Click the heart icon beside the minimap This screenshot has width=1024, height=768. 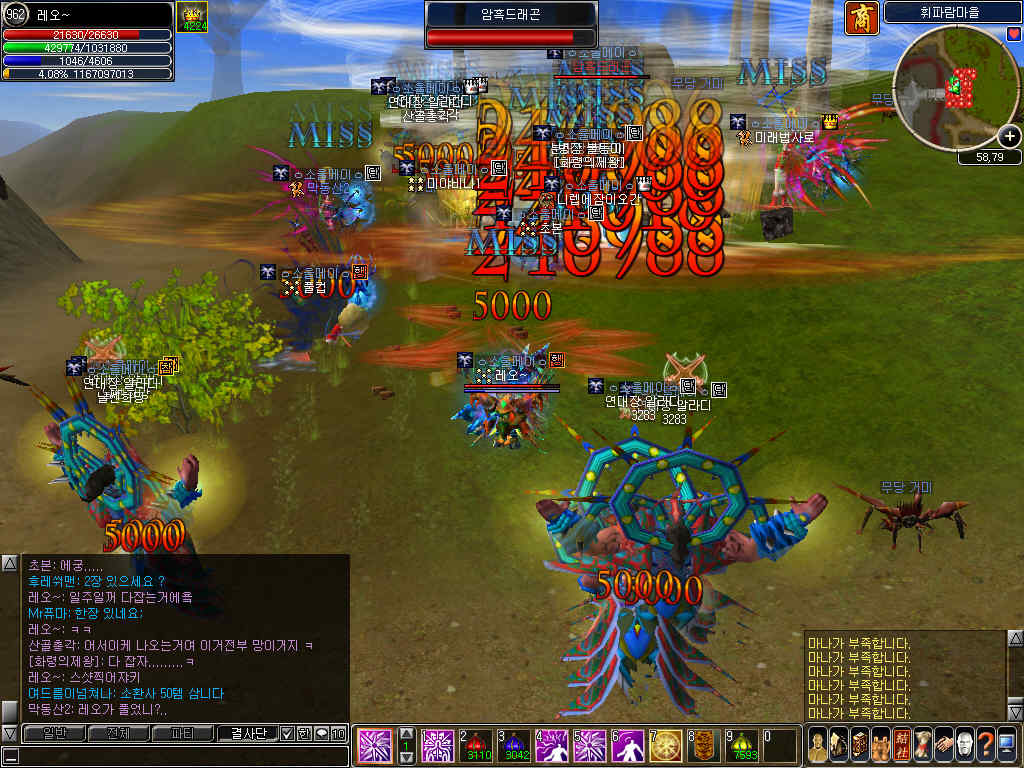1013,34
